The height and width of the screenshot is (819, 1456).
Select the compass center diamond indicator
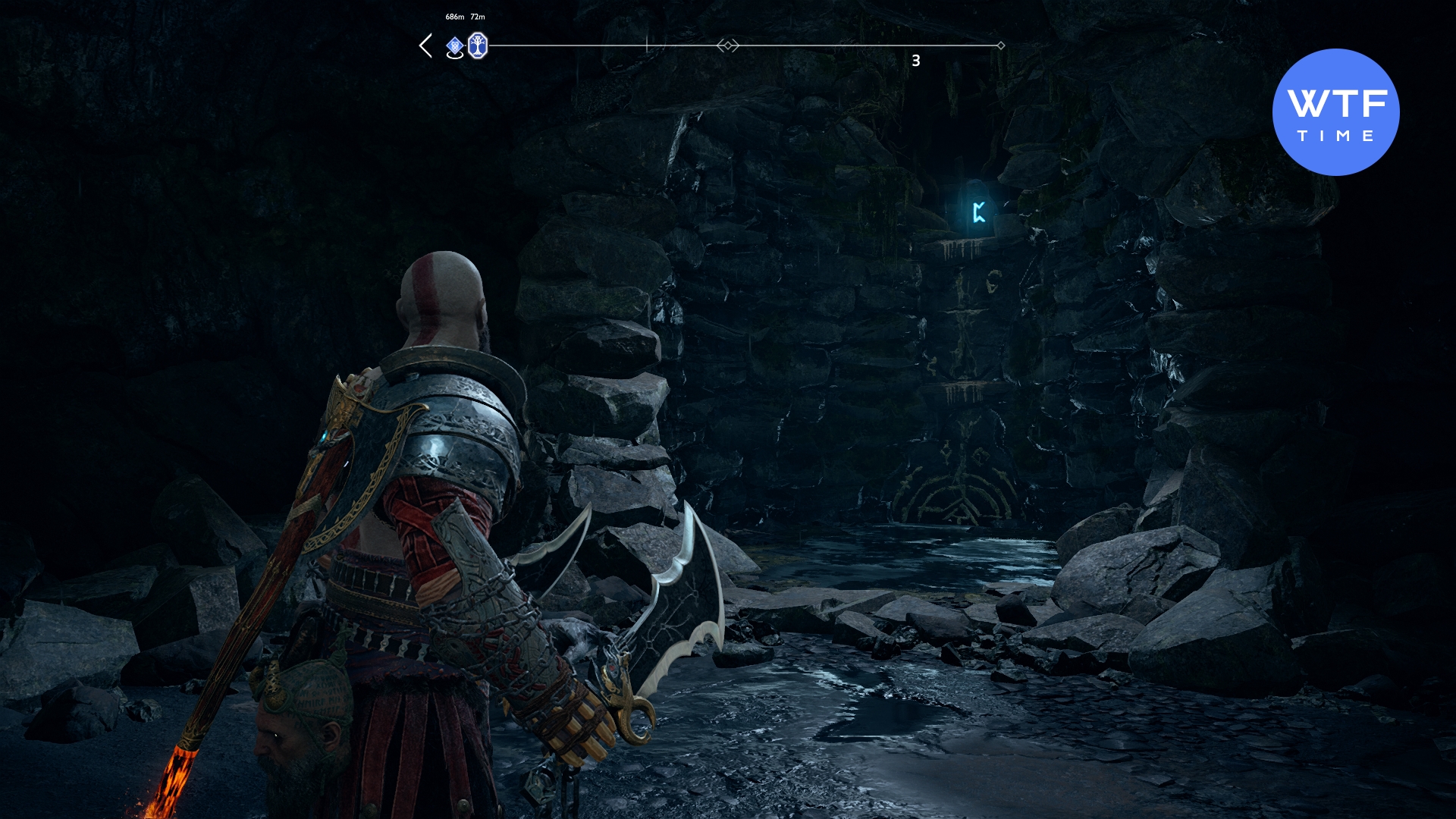tap(728, 45)
